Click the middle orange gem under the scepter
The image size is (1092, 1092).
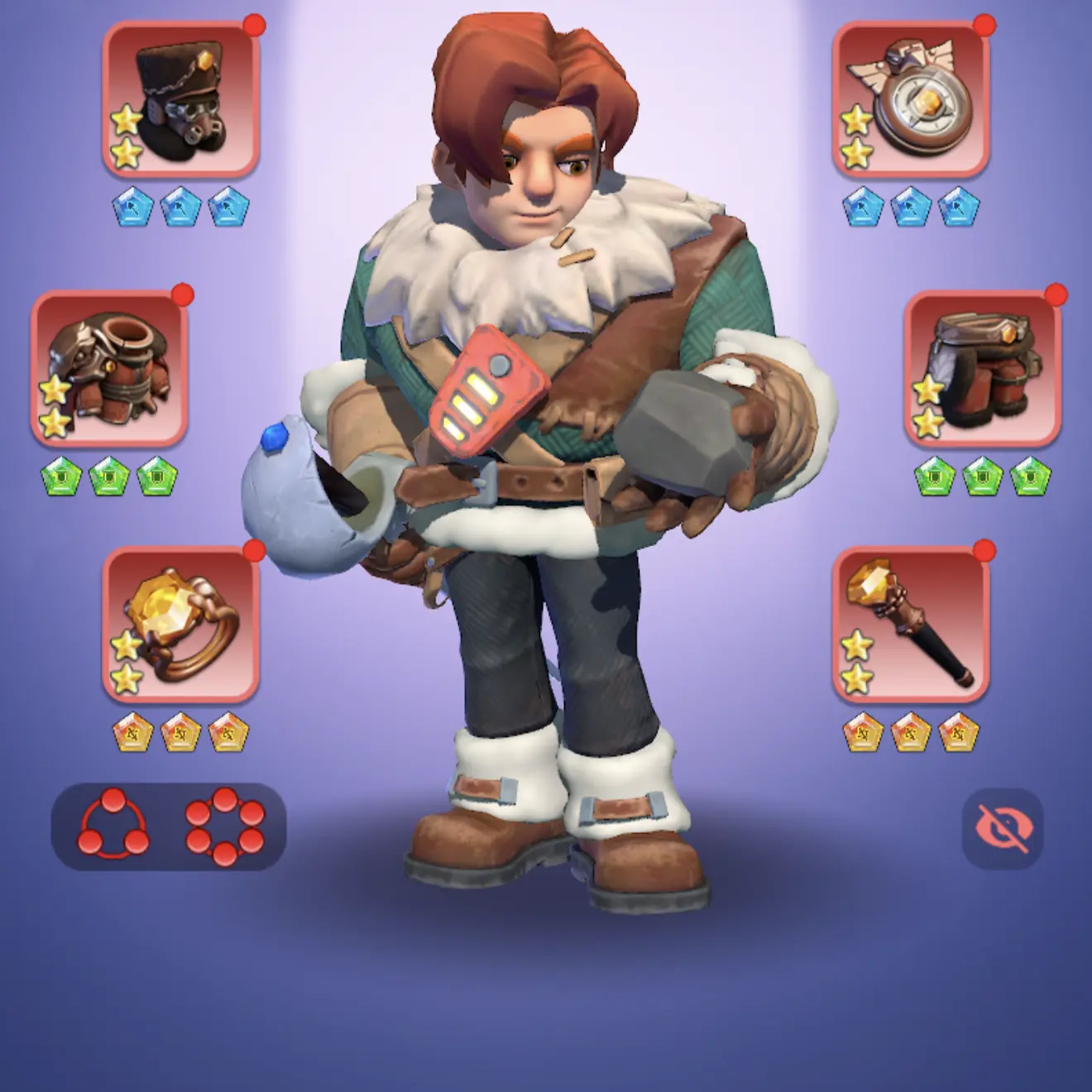[x=910, y=732]
